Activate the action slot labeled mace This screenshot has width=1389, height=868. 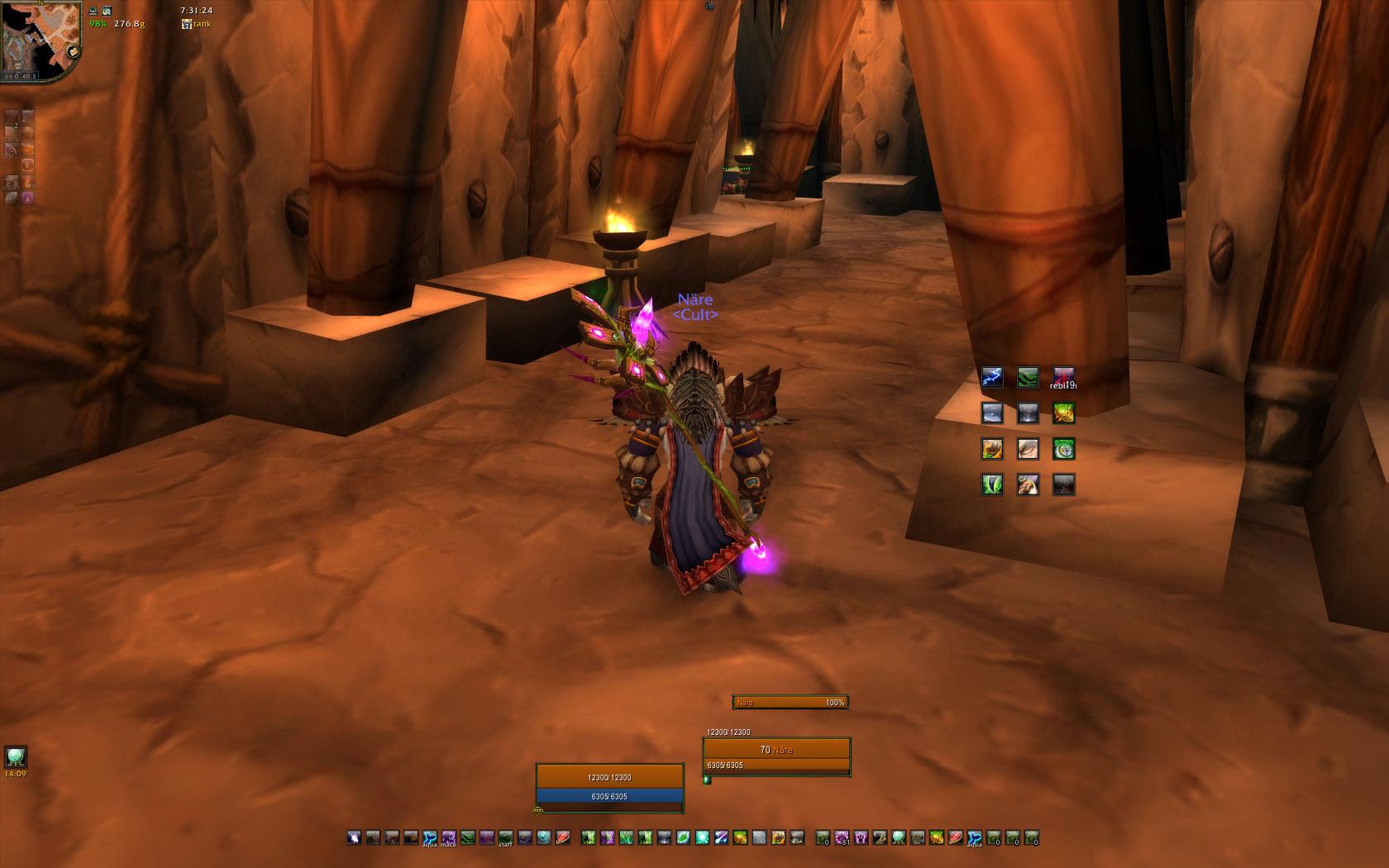pos(449,837)
